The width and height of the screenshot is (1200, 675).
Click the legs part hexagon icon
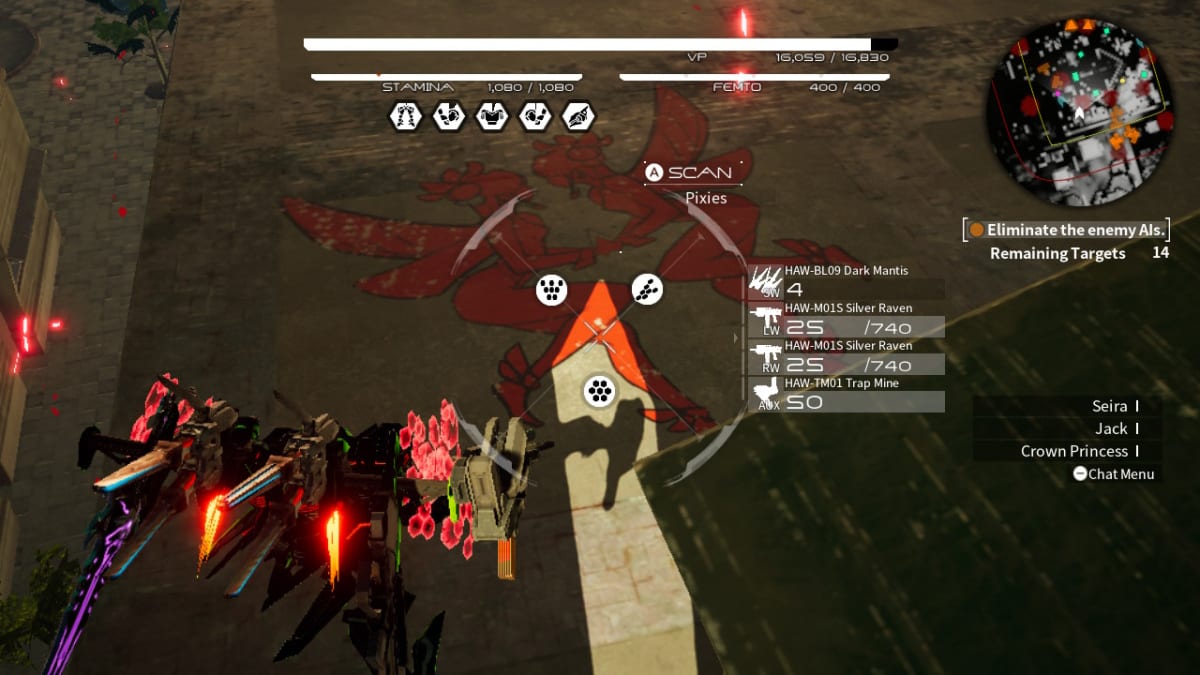pyautogui.click(x=405, y=117)
